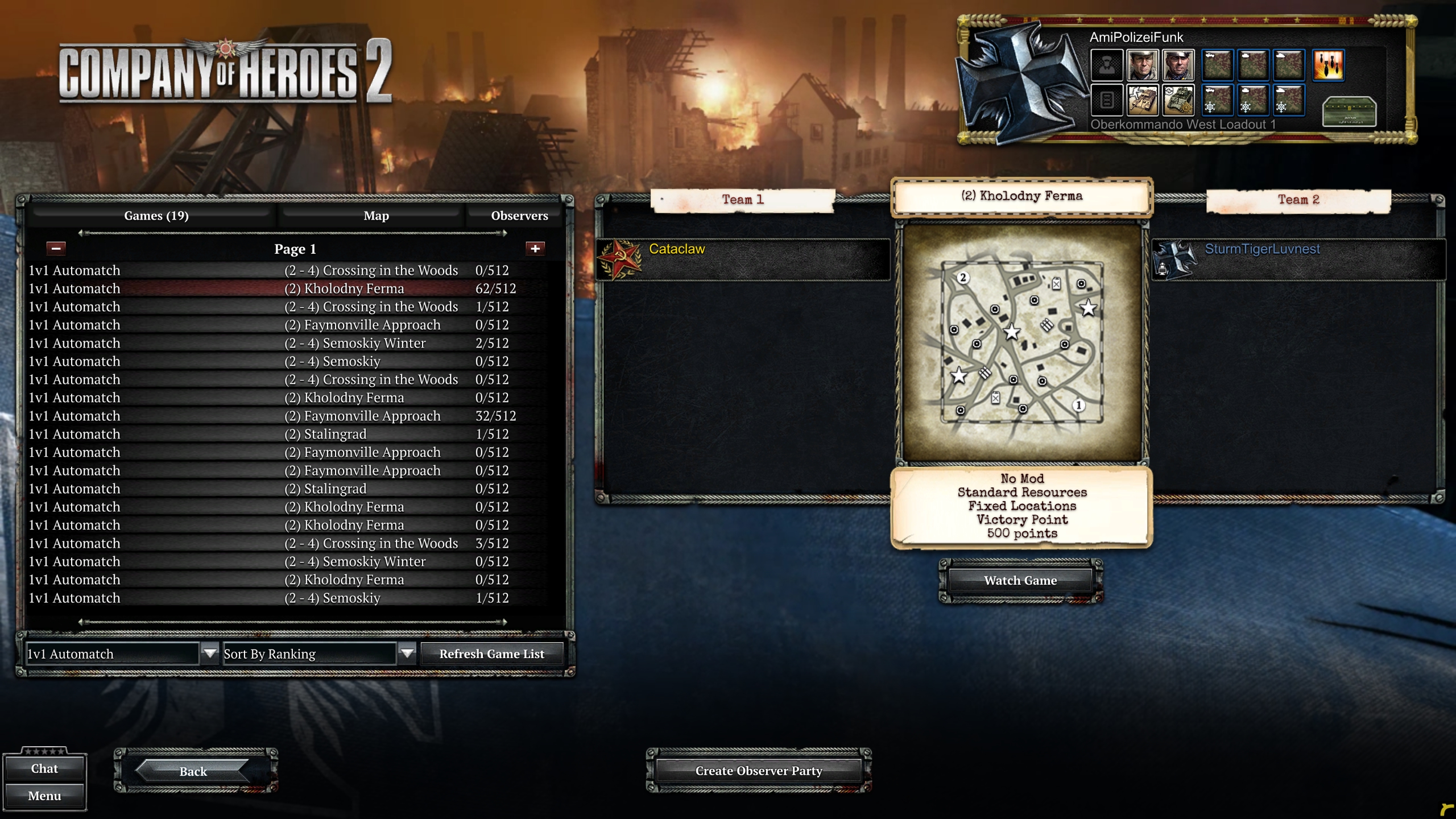Create an observer party
1456x819 pixels.
pos(758,771)
